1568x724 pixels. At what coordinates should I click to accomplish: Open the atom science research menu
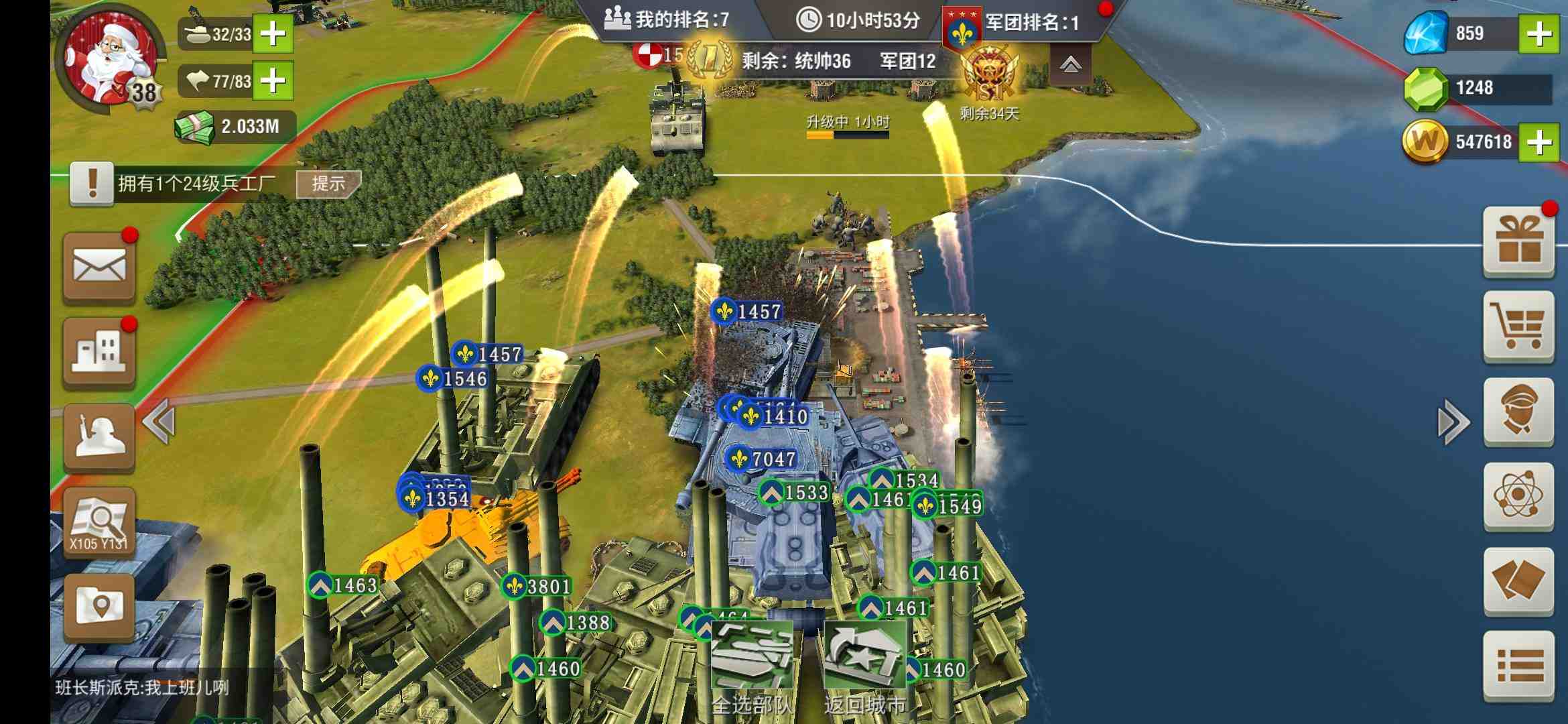[1518, 496]
